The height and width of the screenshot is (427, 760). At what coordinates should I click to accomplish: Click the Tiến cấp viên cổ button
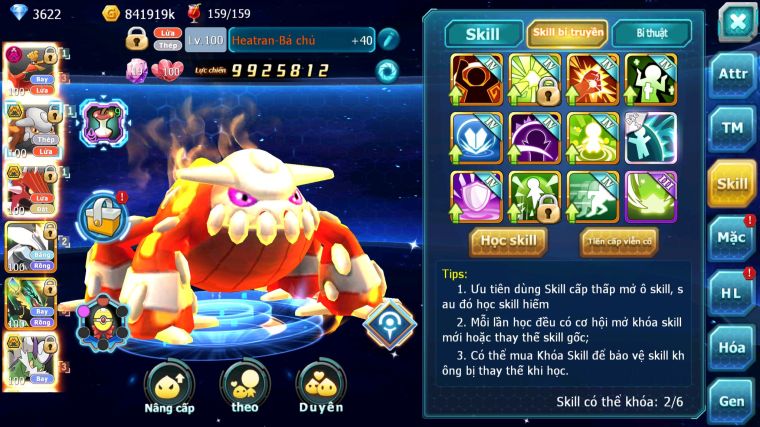(x=619, y=241)
